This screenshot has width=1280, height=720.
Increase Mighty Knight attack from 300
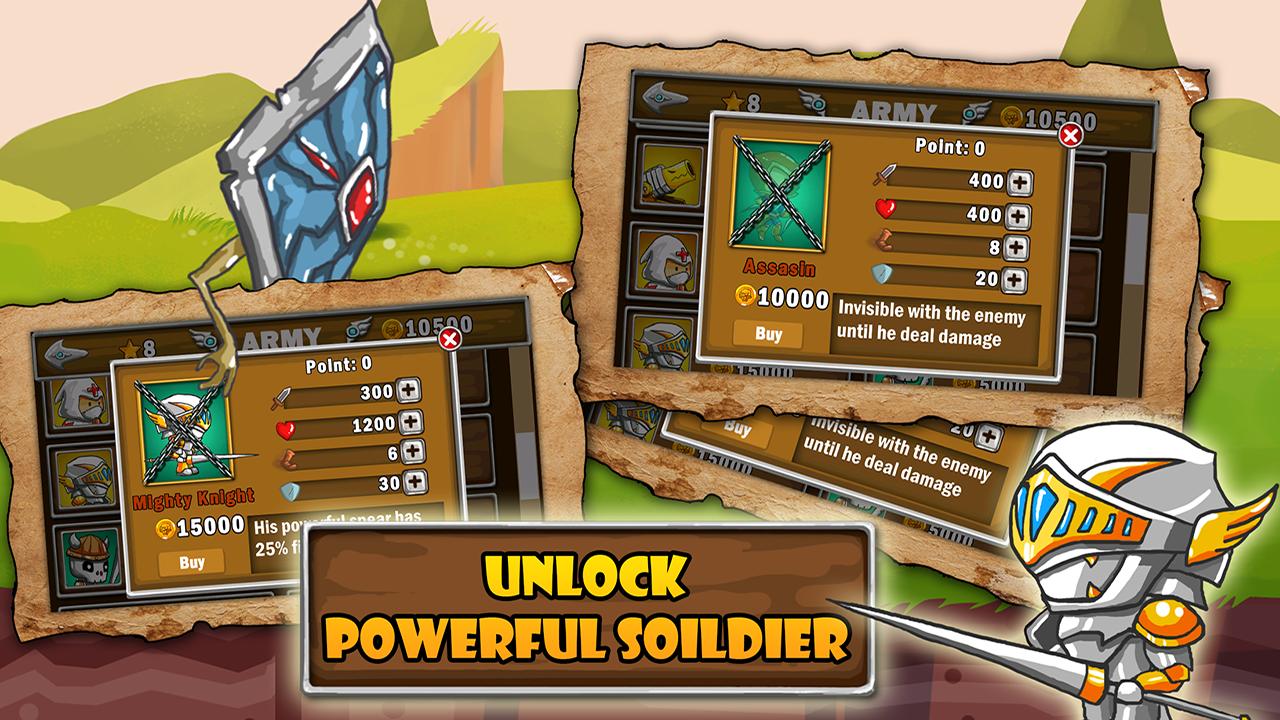[409, 392]
